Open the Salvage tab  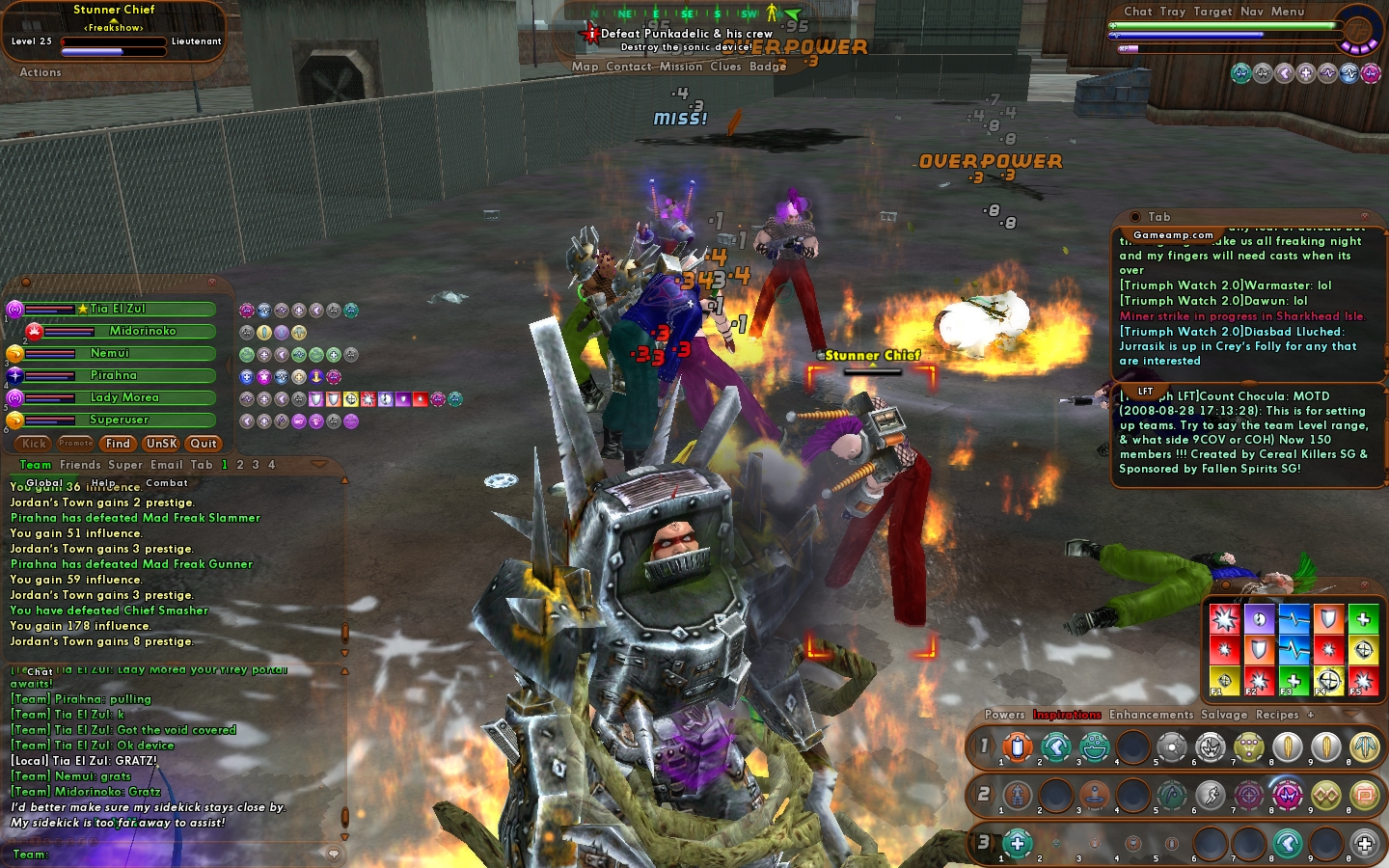click(x=1224, y=715)
